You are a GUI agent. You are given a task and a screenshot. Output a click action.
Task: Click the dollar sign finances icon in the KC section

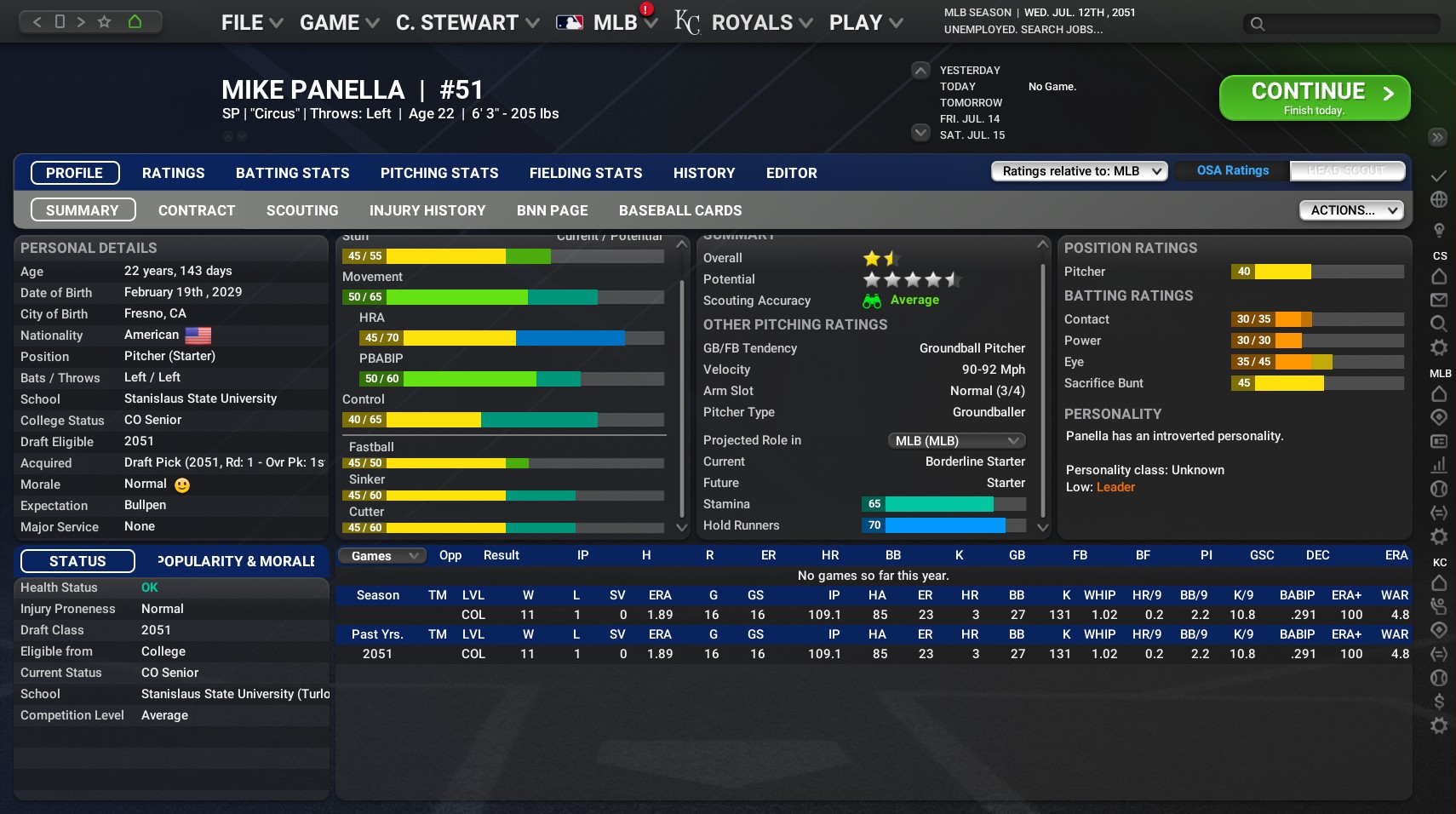1439,702
